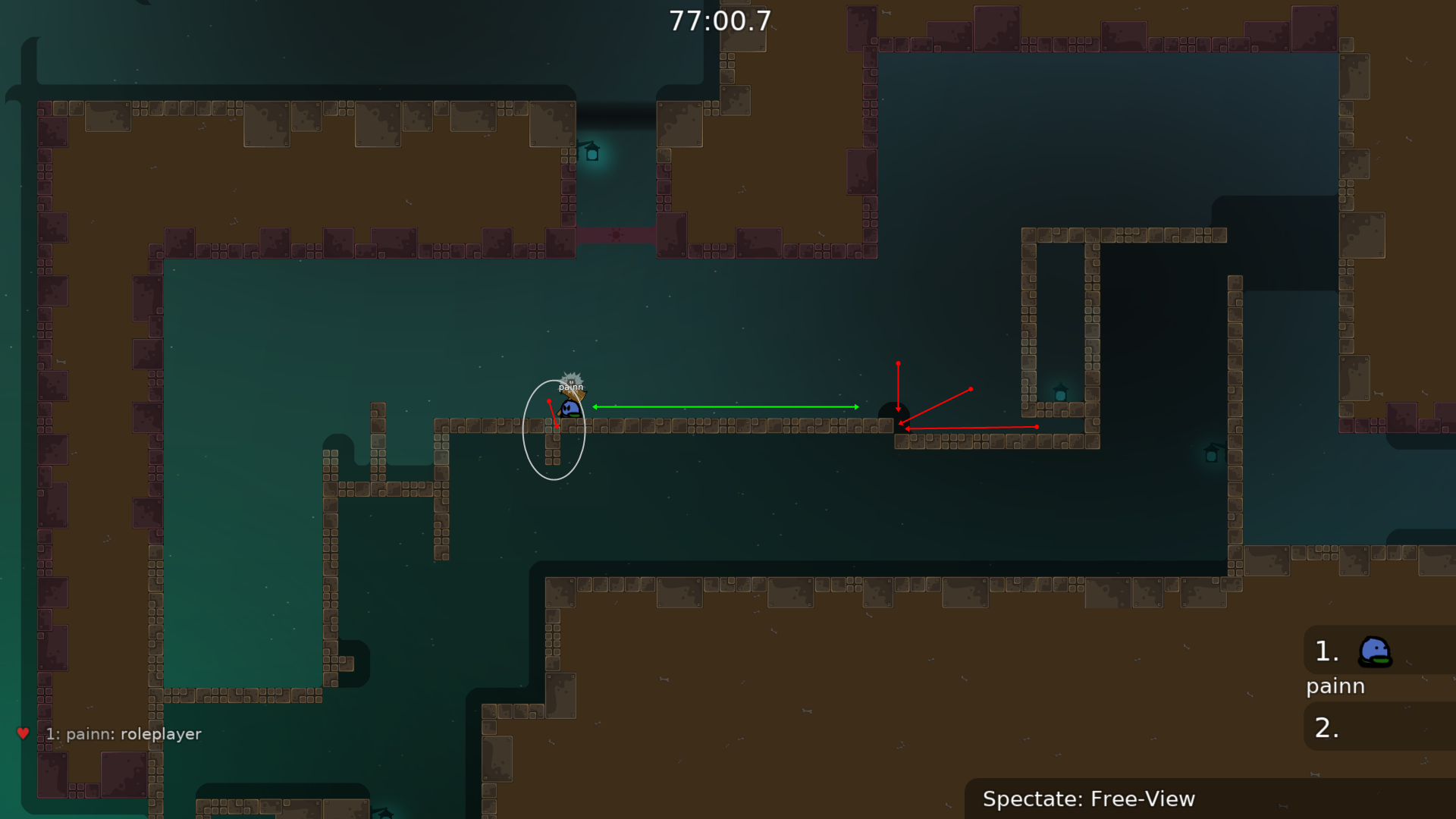The width and height of the screenshot is (1456, 819).
Task: Click the red heart icon before the chat line
Action: tap(23, 733)
